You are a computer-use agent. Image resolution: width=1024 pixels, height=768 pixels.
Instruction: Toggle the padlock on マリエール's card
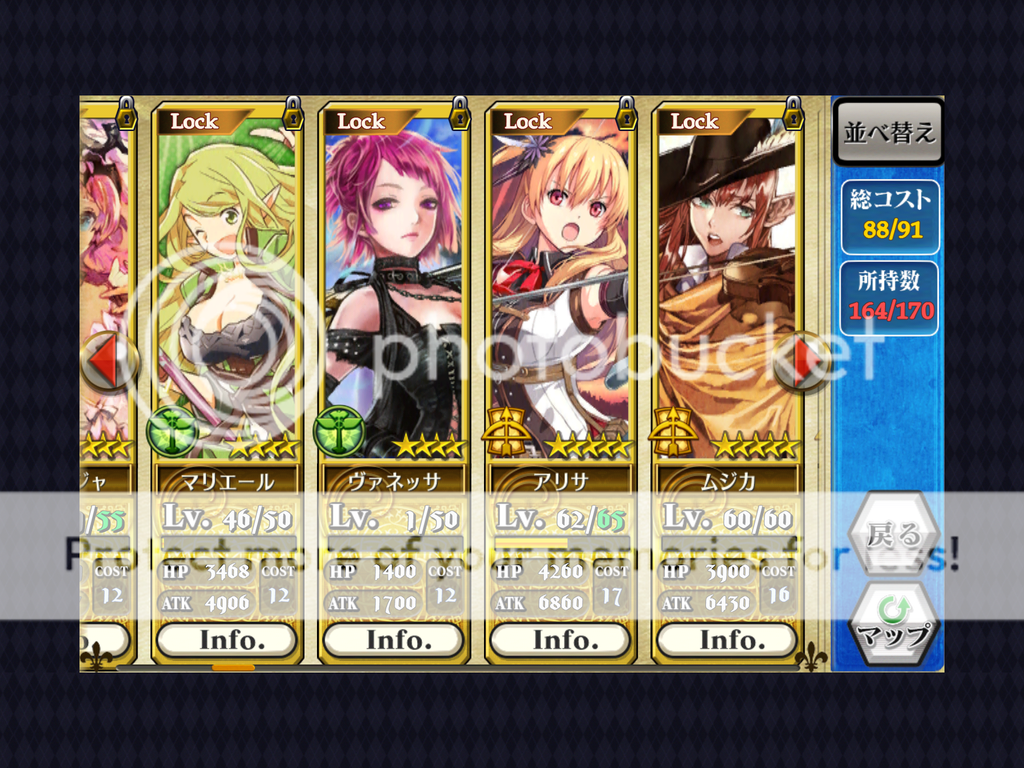pyautogui.click(x=292, y=113)
